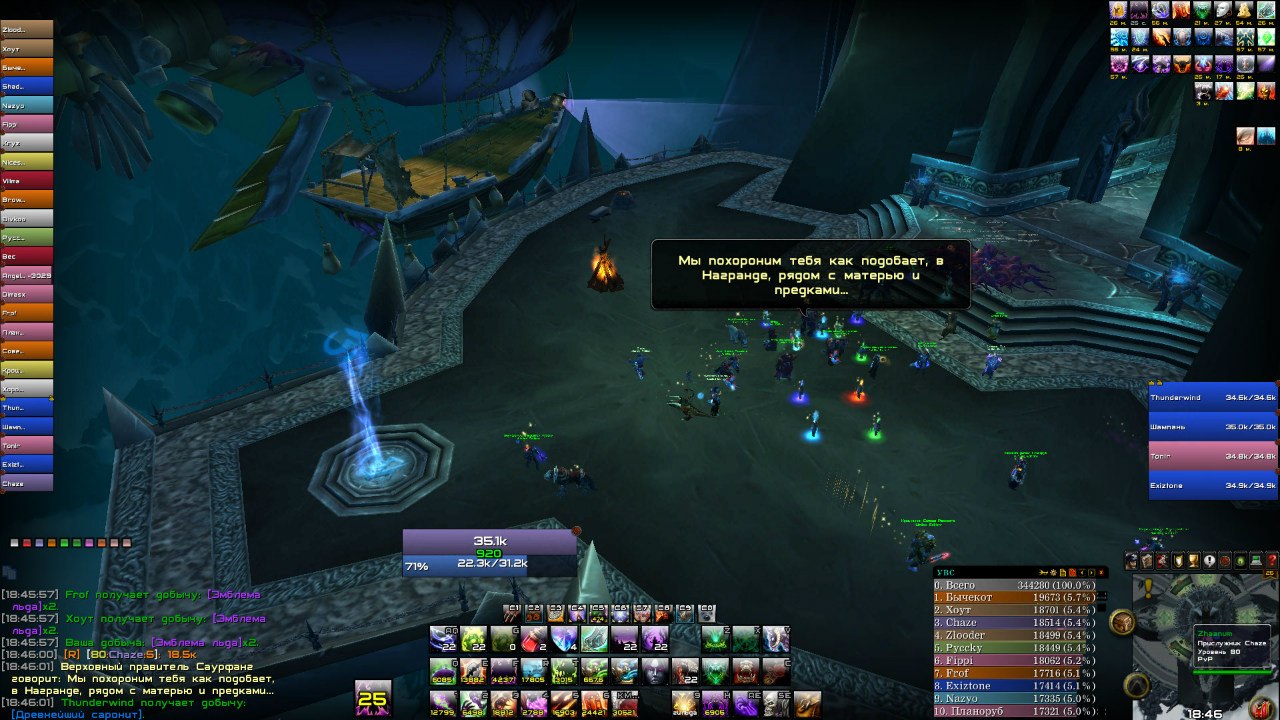The image size is (1280, 720).
Task: Select Tonin's pink health frame
Action: 1213,456
